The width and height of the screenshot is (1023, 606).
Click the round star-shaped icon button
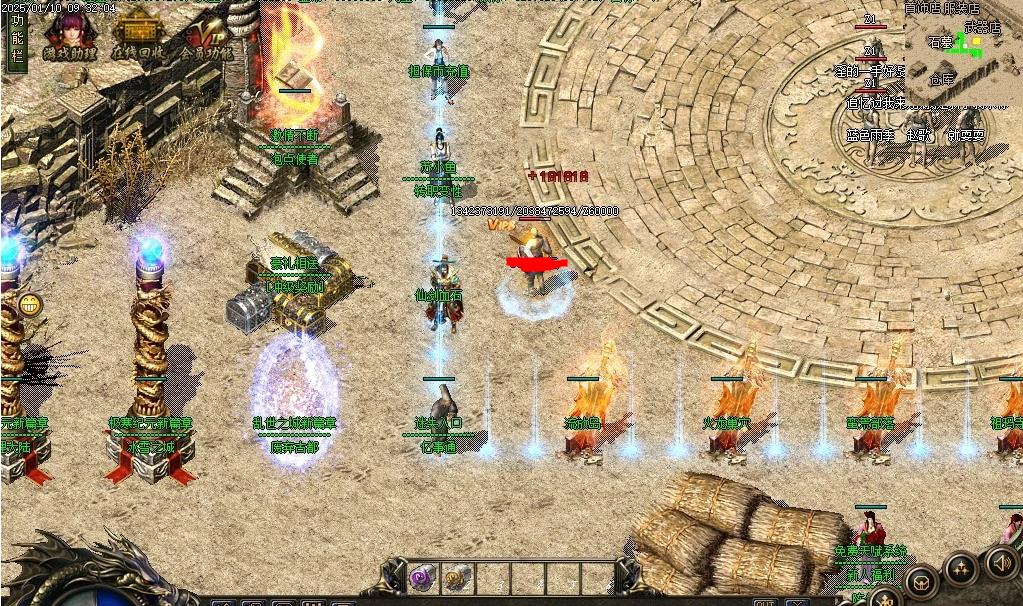coord(961,569)
